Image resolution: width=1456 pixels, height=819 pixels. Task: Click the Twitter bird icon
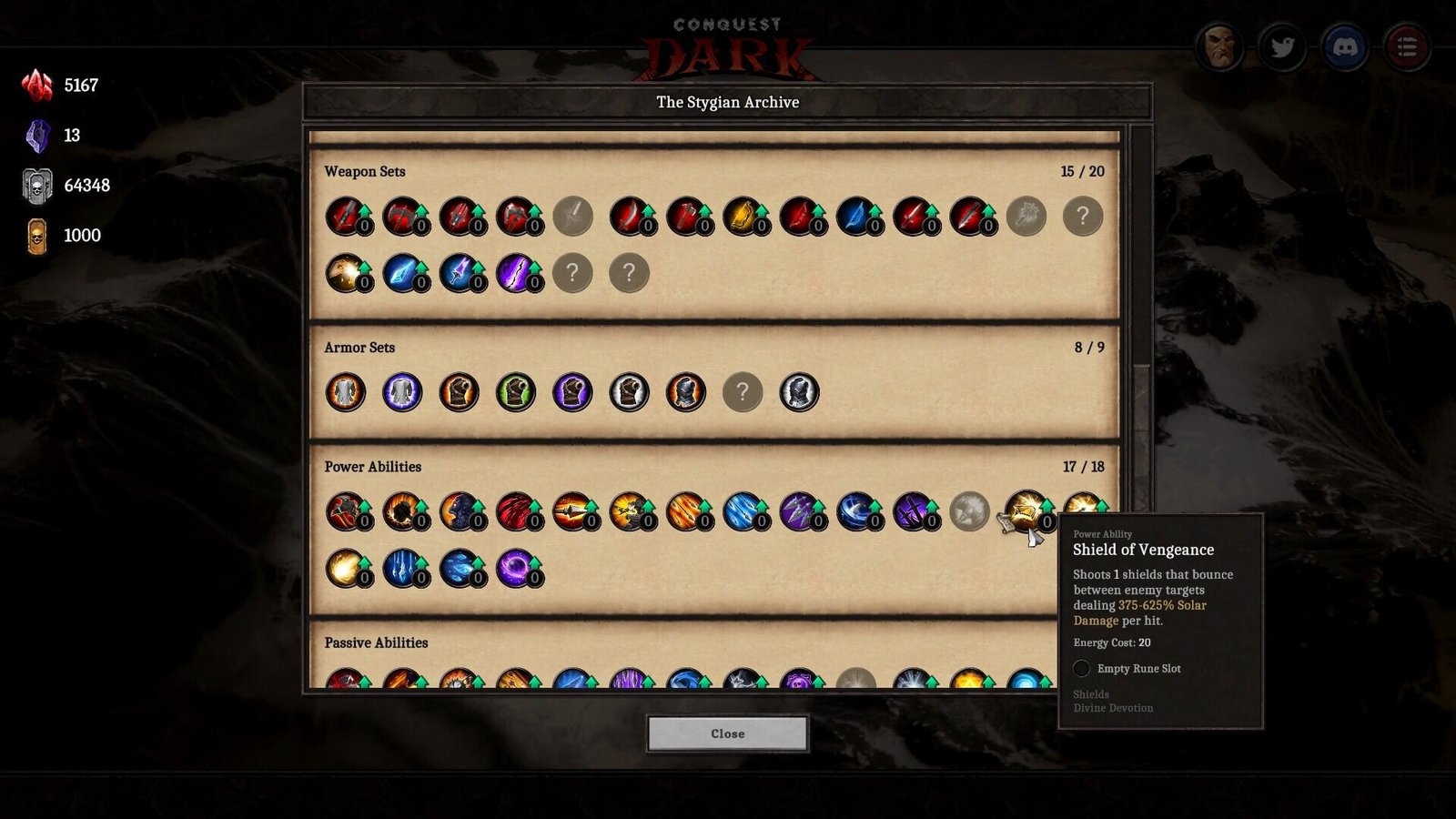[x=1283, y=48]
